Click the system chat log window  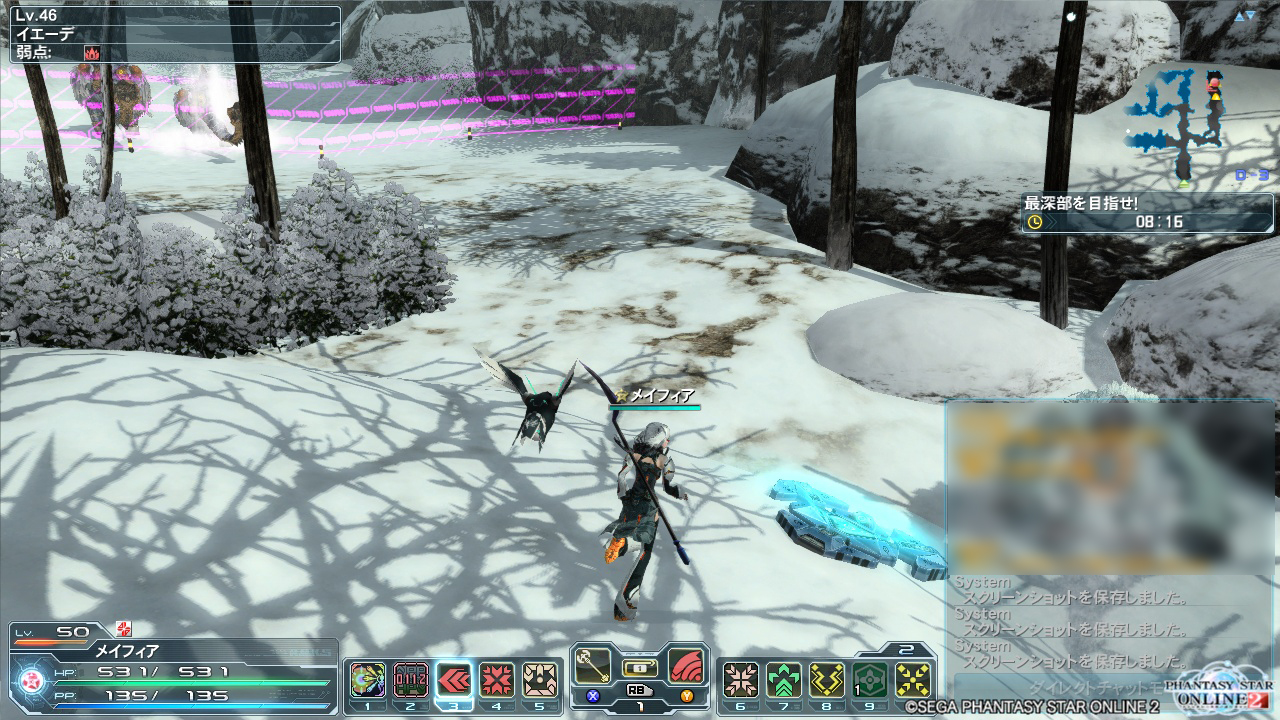(1108, 620)
